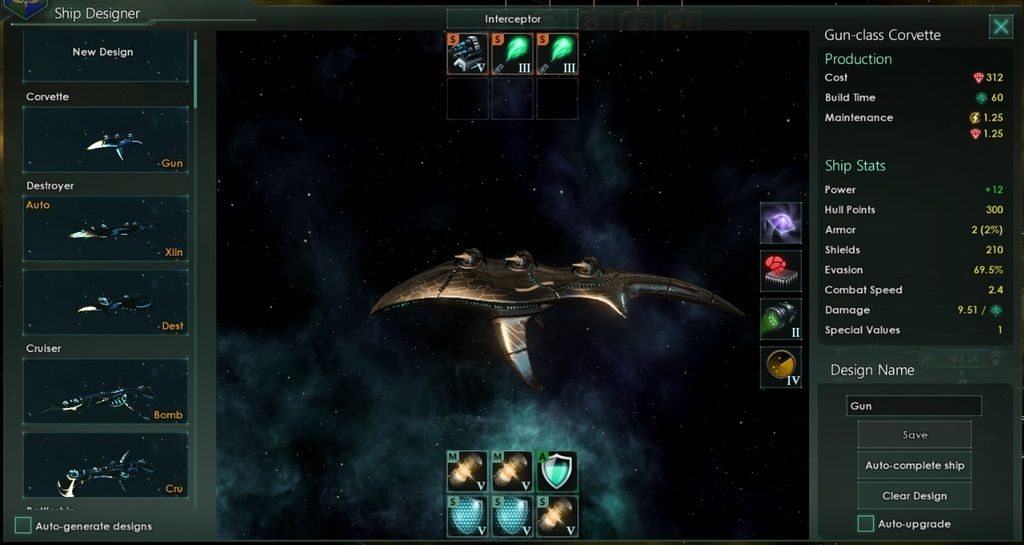1024x545 pixels.
Task: Select the red combat computer component
Action: point(780,271)
